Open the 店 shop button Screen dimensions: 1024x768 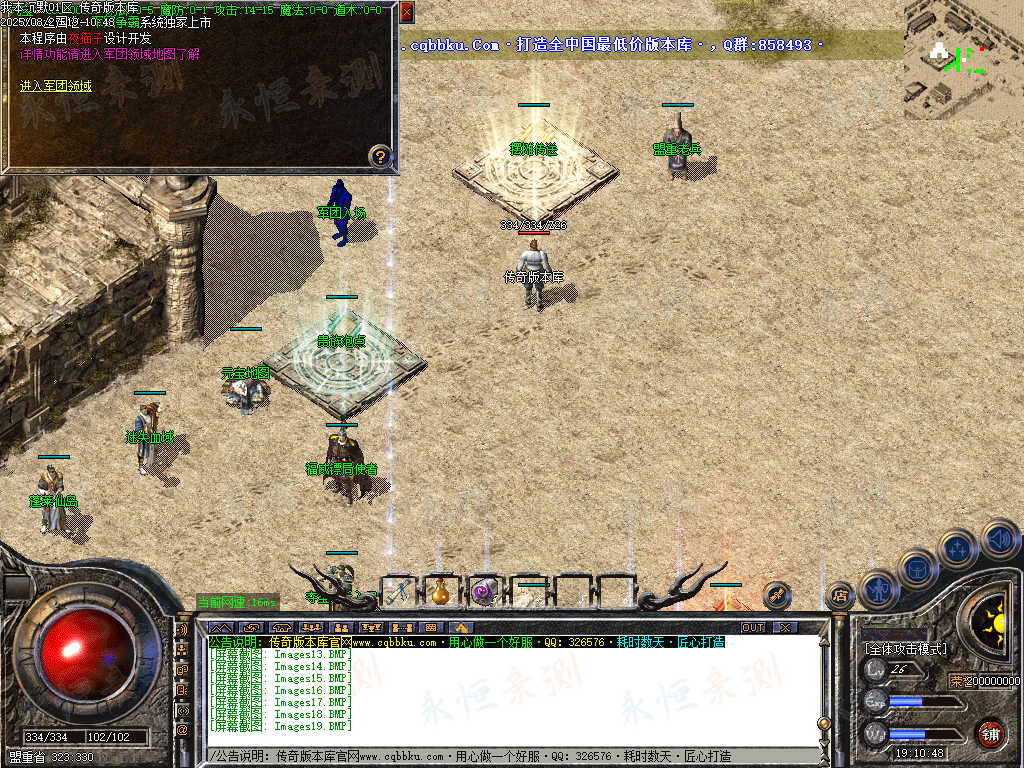click(x=839, y=597)
